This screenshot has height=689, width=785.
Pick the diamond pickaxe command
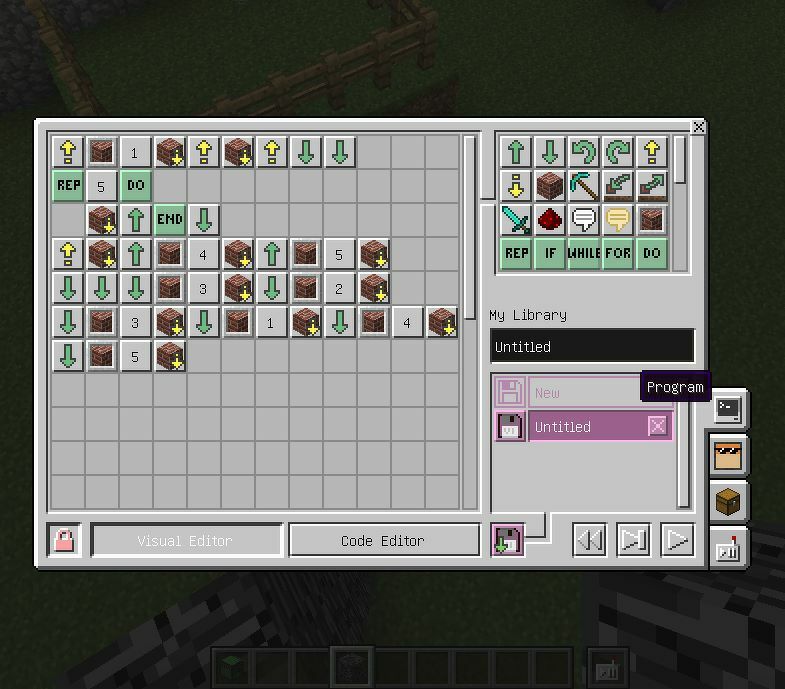pos(583,186)
